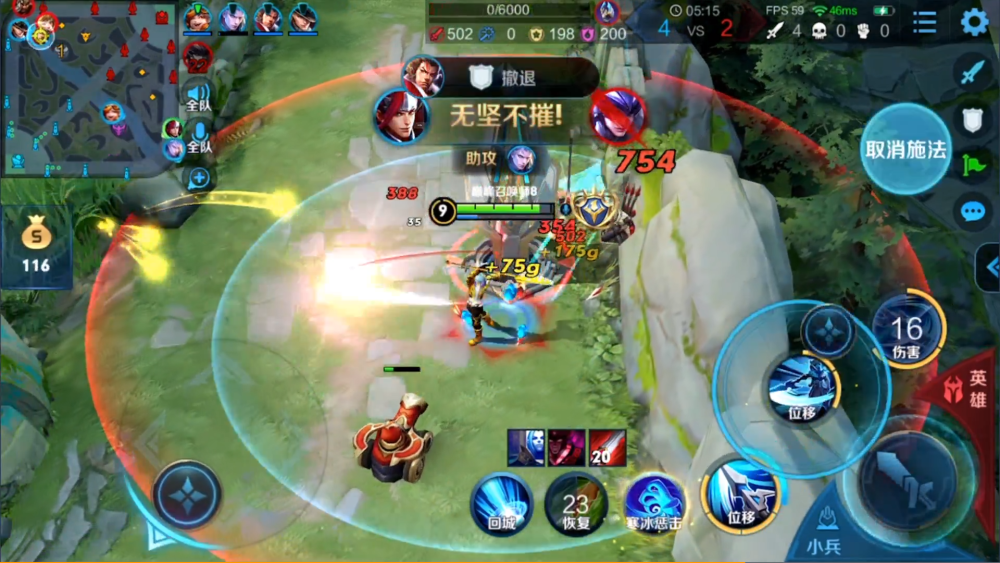Toggle the 全队 microphone button
The width and height of the screenshot is (1000, 563).
point(199,139)
